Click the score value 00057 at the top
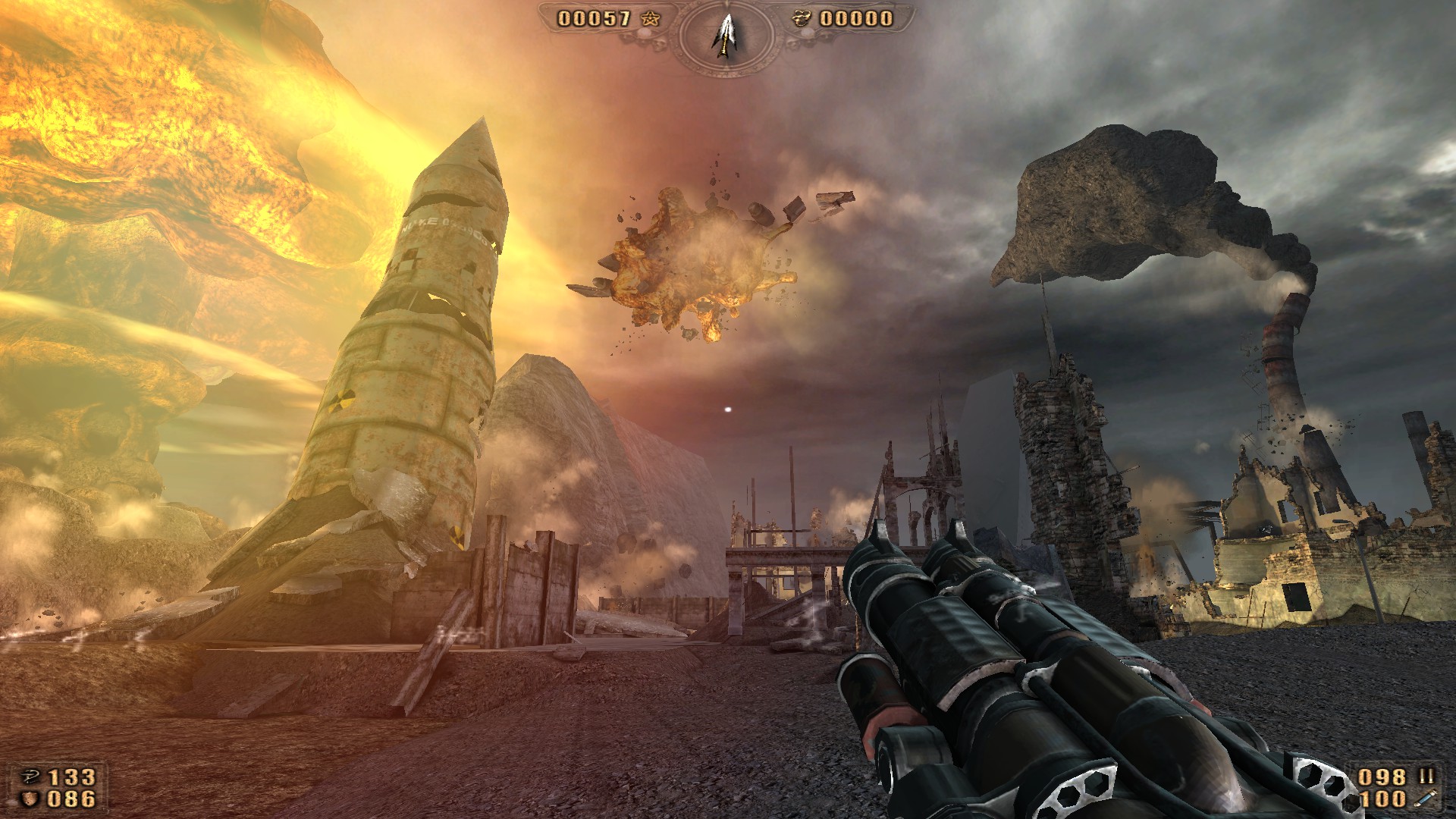The image size is (1456, 819). [x=594, y=17]
